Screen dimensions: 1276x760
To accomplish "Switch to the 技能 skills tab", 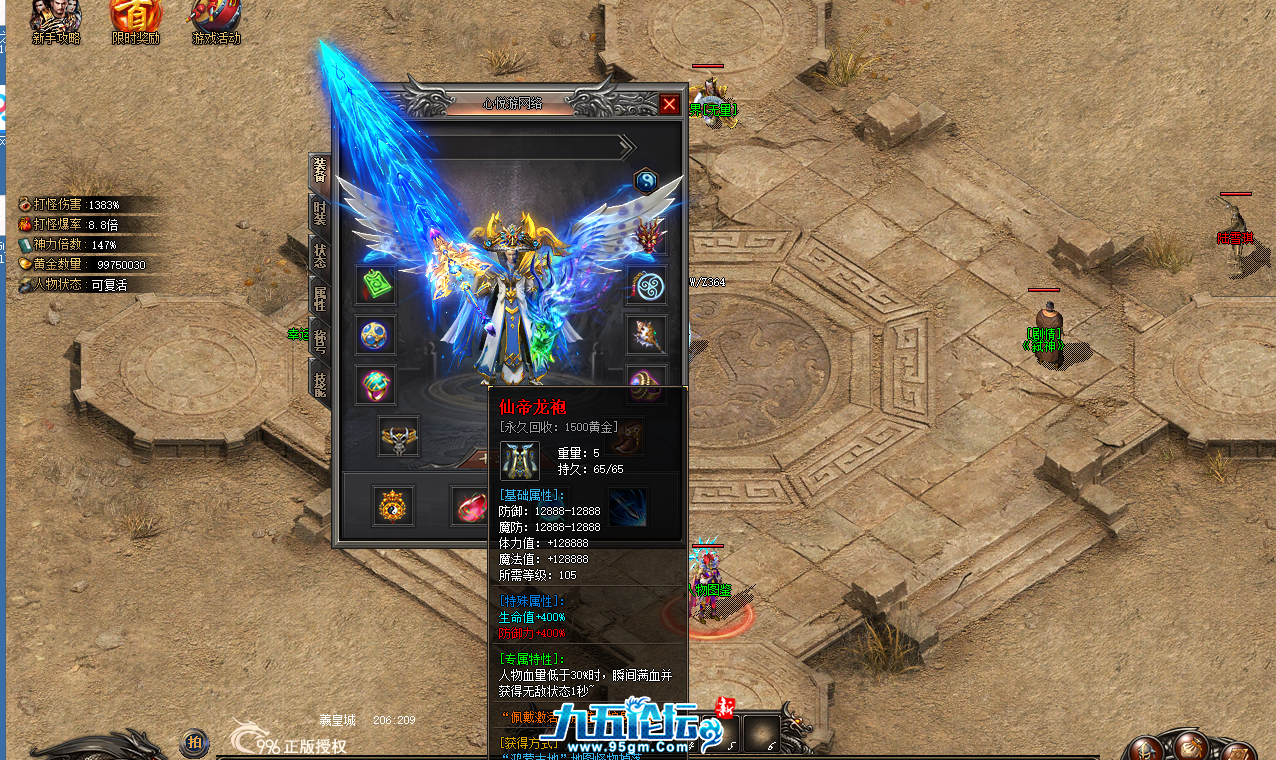I will tap(320, 383).
